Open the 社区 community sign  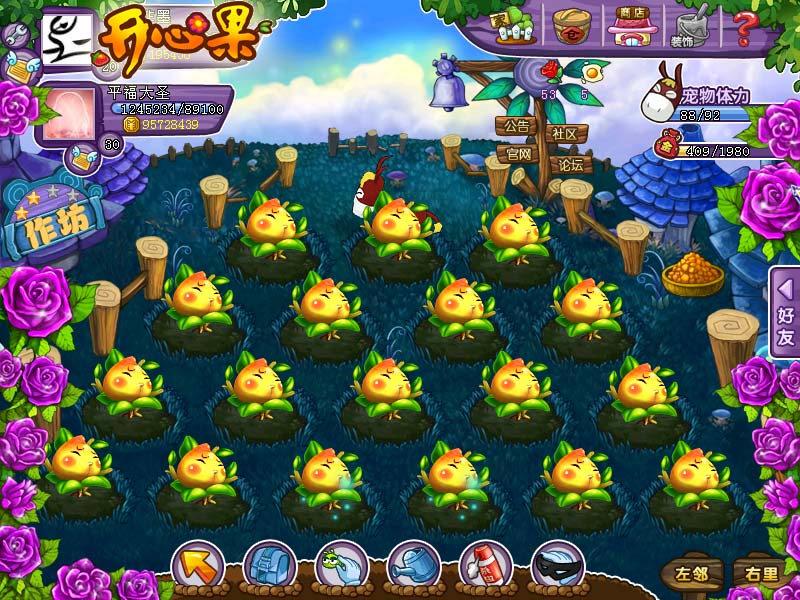pos(565,133)
